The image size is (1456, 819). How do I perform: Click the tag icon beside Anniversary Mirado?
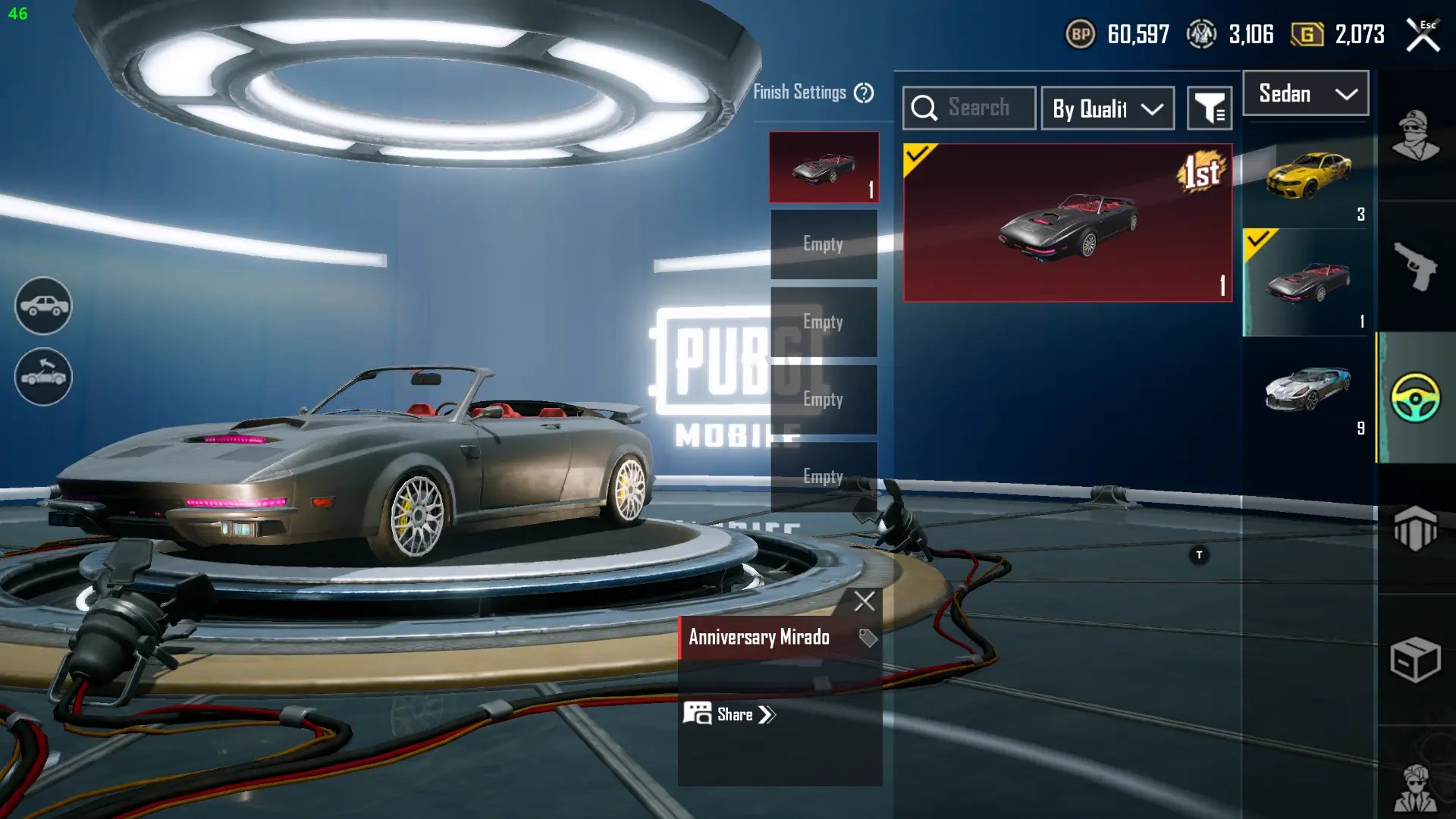(868, 638)
